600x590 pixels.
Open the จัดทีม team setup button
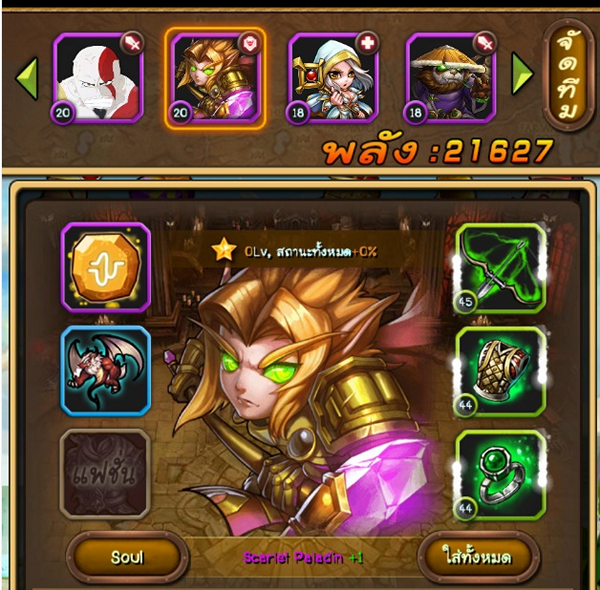(568, 76)
